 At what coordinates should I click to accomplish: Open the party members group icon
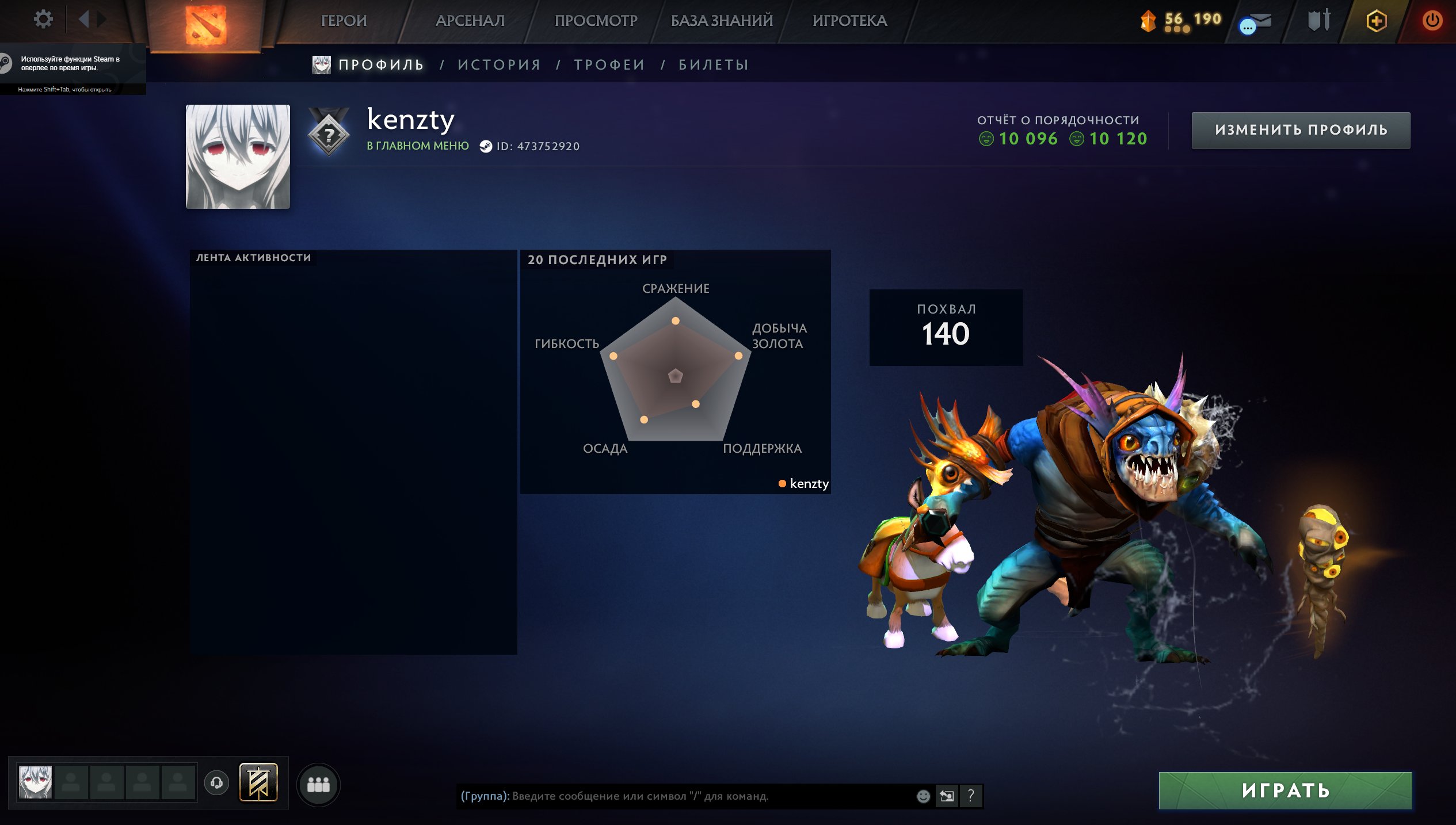click(x=318, y=784)
